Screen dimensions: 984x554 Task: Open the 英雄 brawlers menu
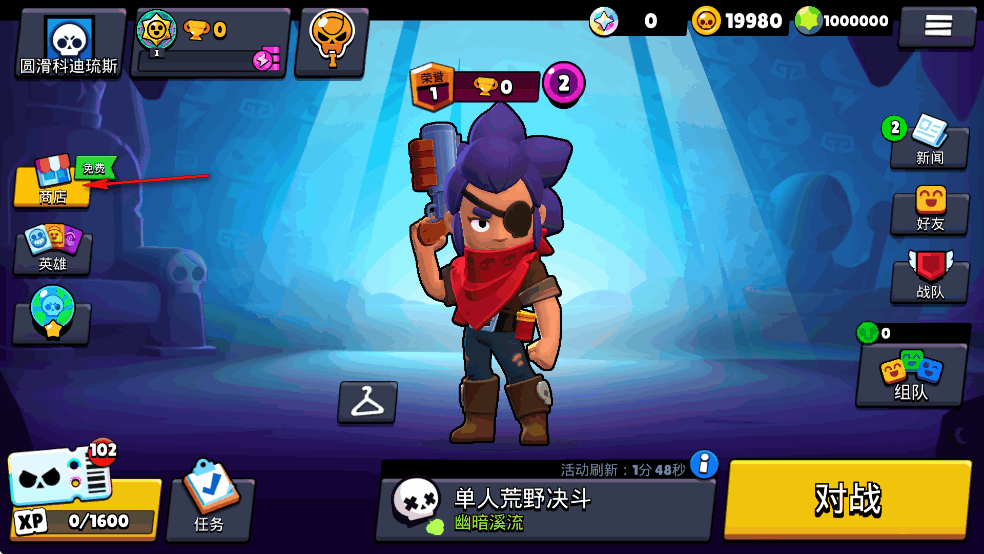coord(53,250)
